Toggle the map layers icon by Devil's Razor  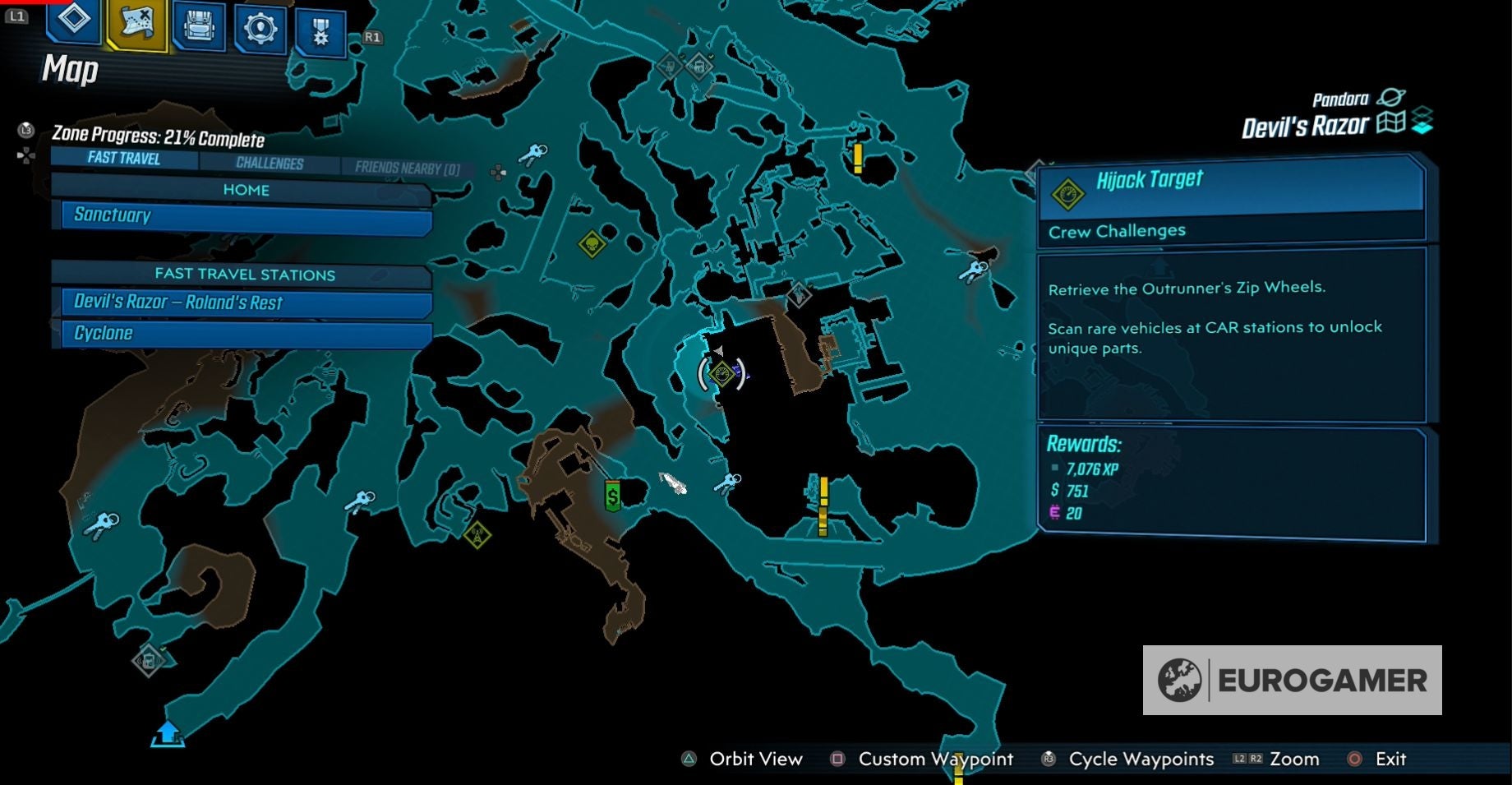[1422, 121]
